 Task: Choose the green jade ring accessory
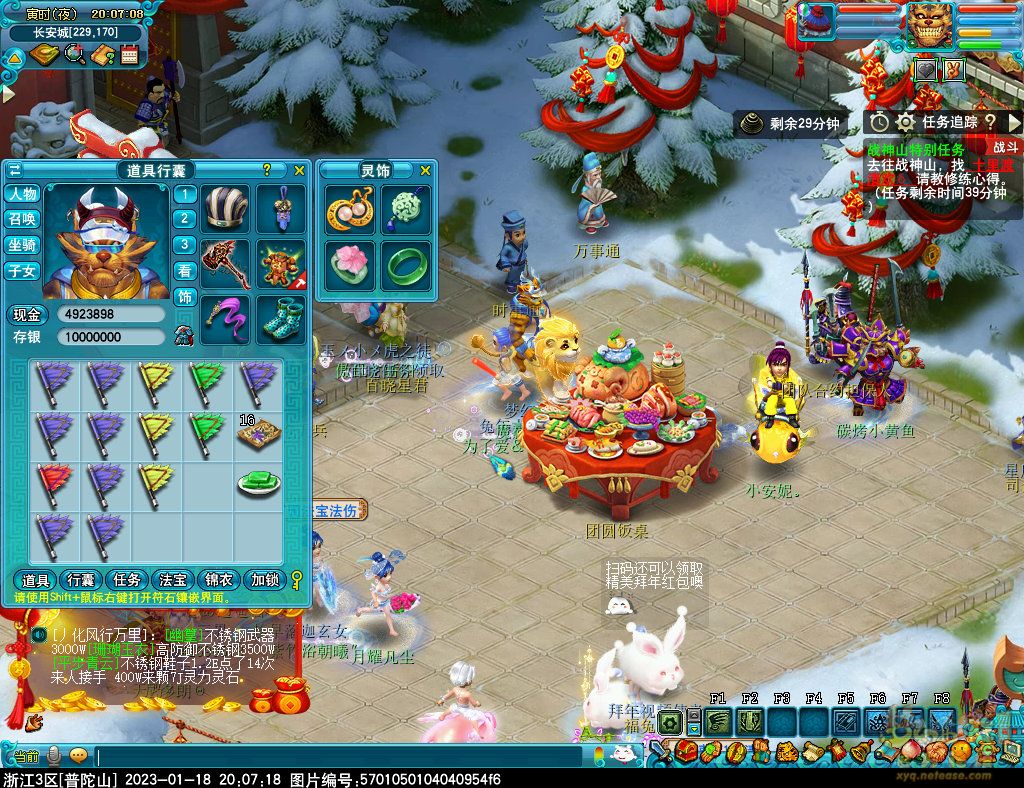pyautogui.click(x=404, y=265)
